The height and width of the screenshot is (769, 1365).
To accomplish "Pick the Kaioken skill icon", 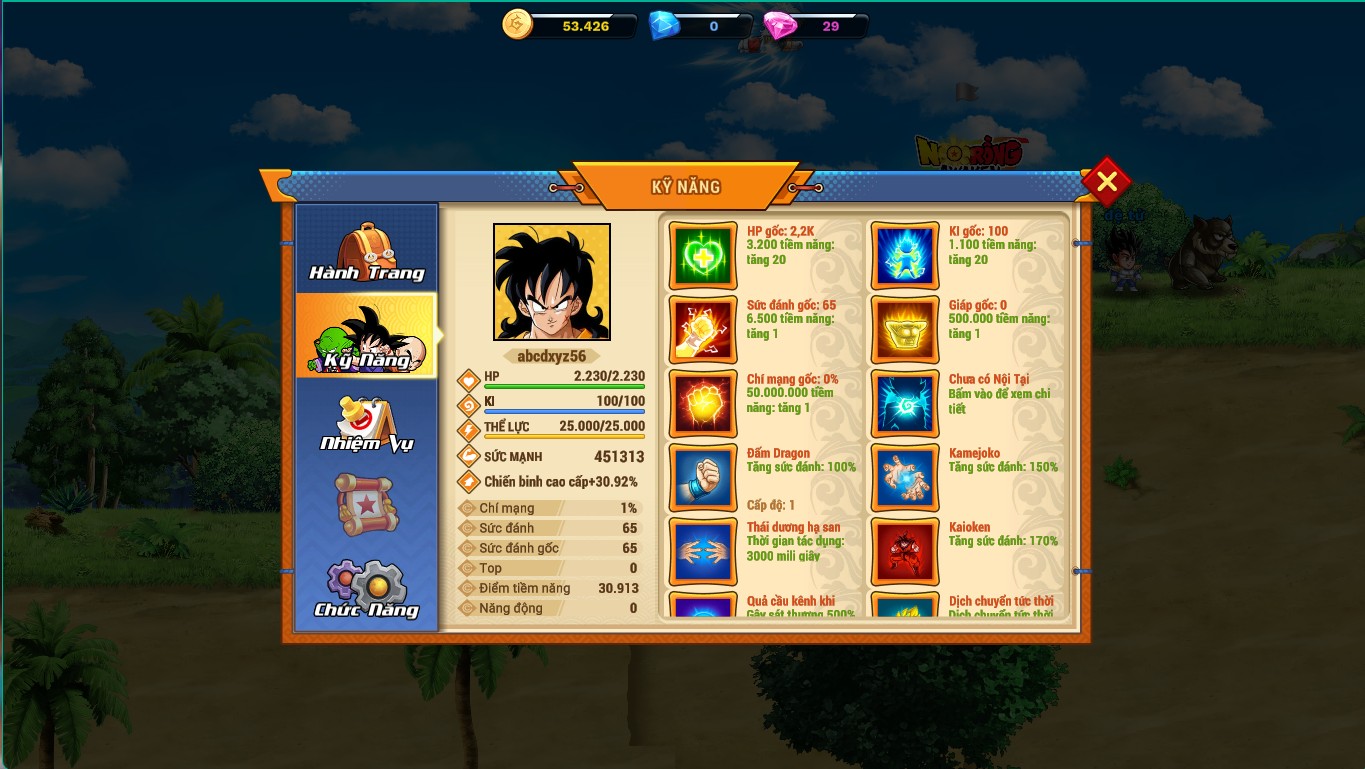I will [x=905, y=551].
